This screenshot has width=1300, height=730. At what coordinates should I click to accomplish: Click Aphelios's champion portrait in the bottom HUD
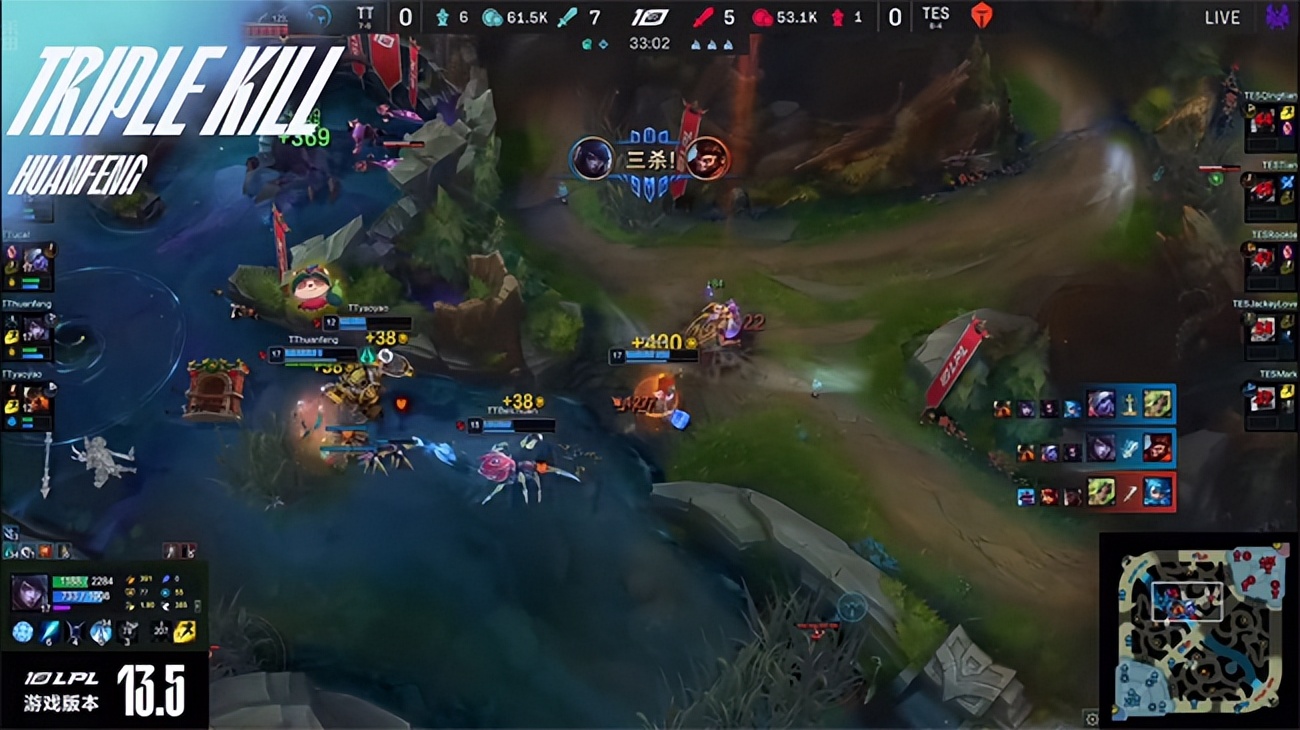click(28, 592)
